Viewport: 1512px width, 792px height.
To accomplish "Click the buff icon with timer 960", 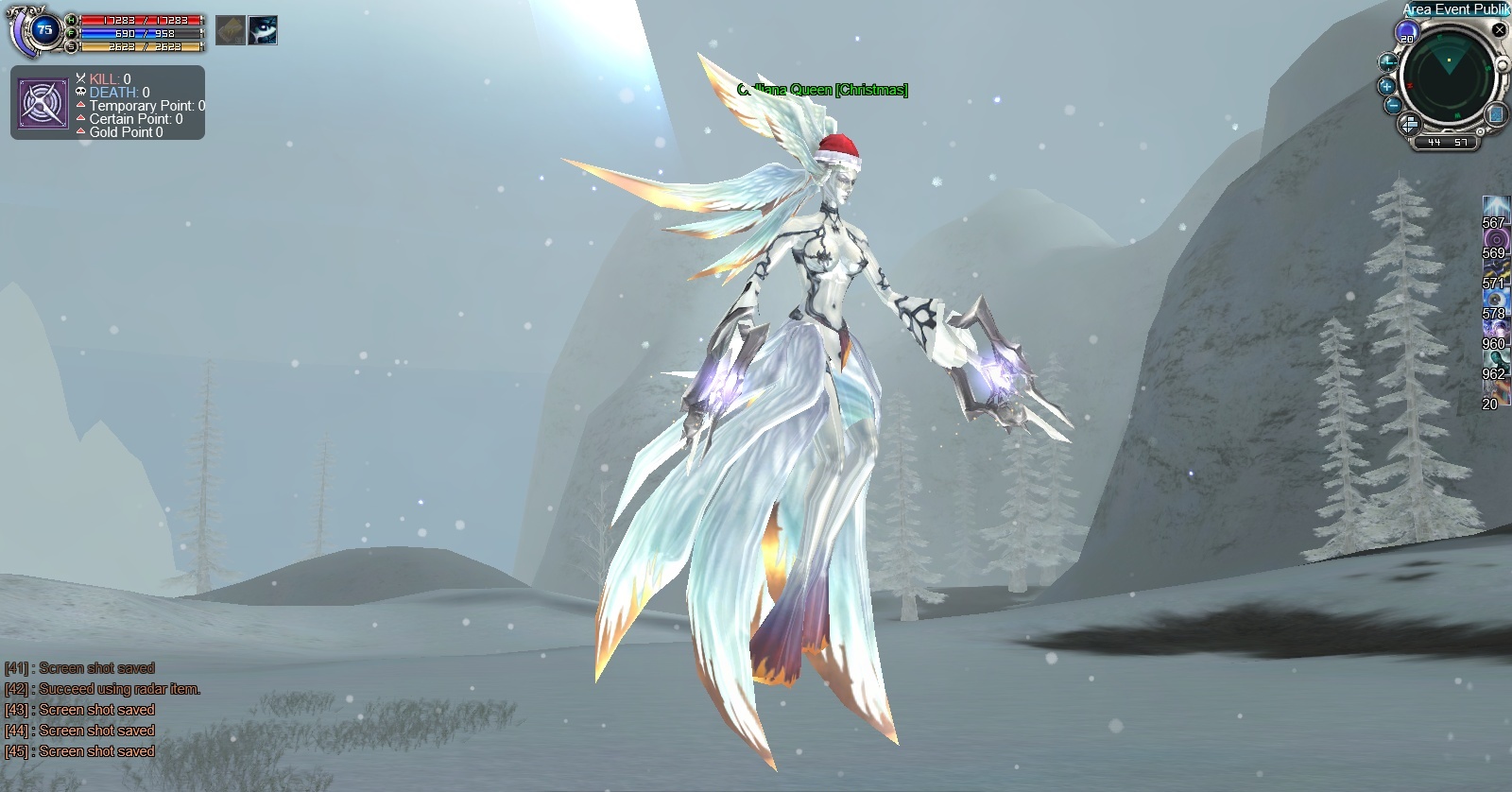I will click(x=1495, y=329).
